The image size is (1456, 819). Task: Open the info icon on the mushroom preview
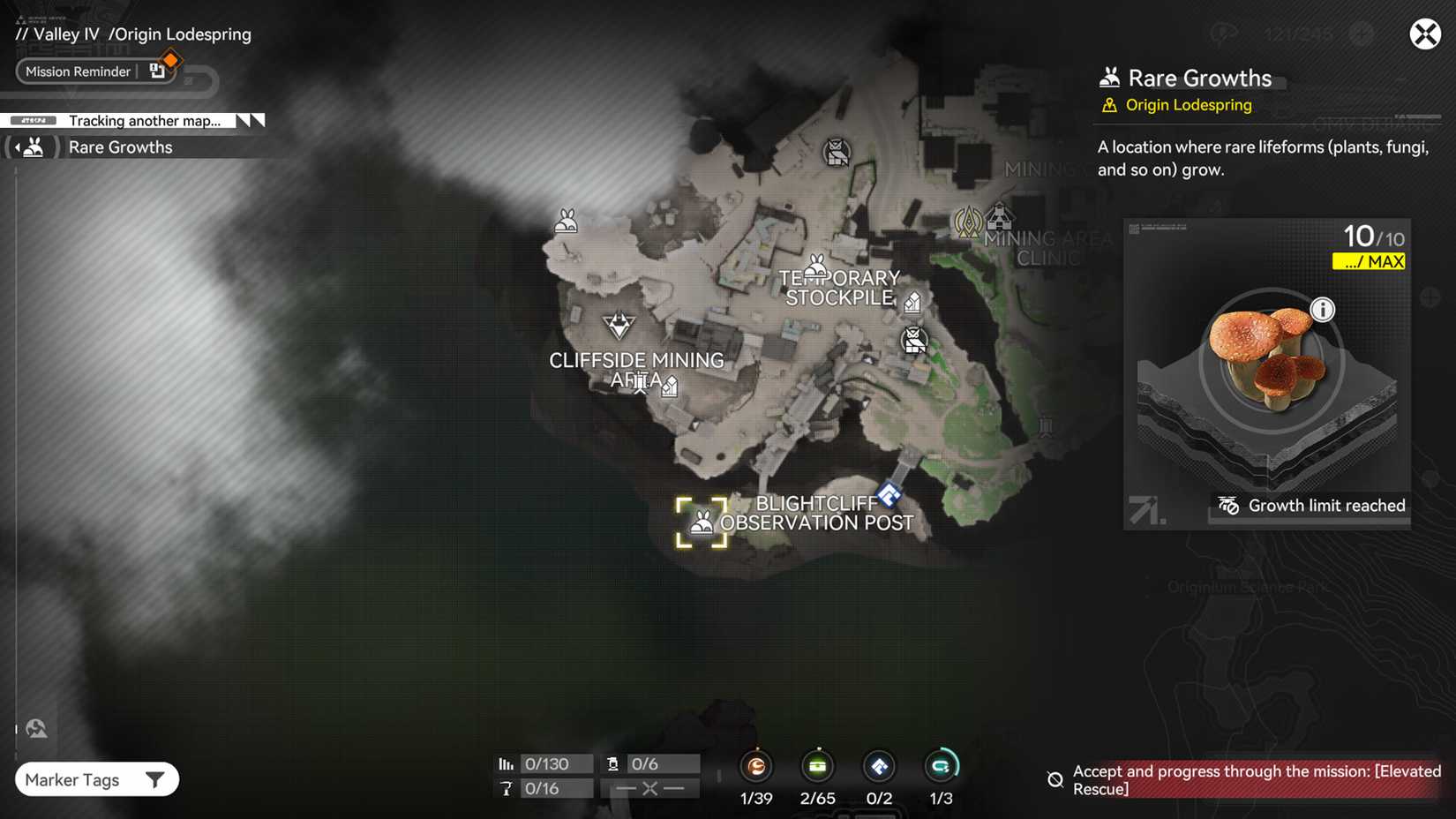pos(1323,310)
